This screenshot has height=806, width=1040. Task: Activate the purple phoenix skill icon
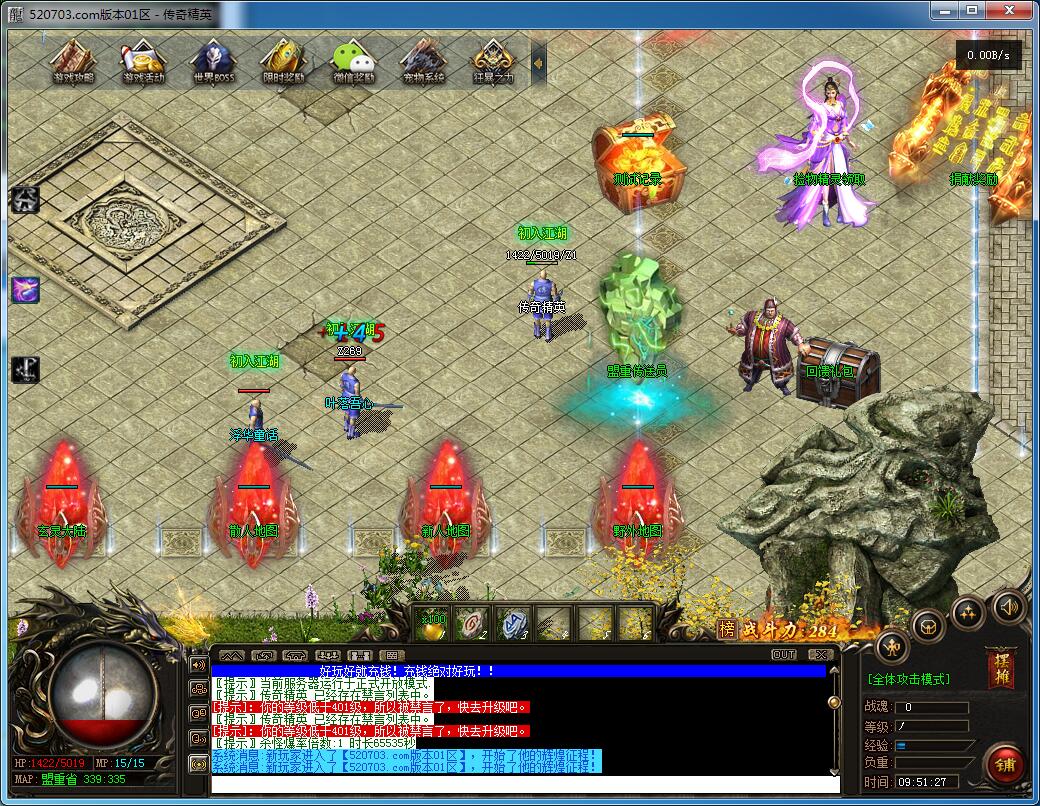[x=24, y=290]
